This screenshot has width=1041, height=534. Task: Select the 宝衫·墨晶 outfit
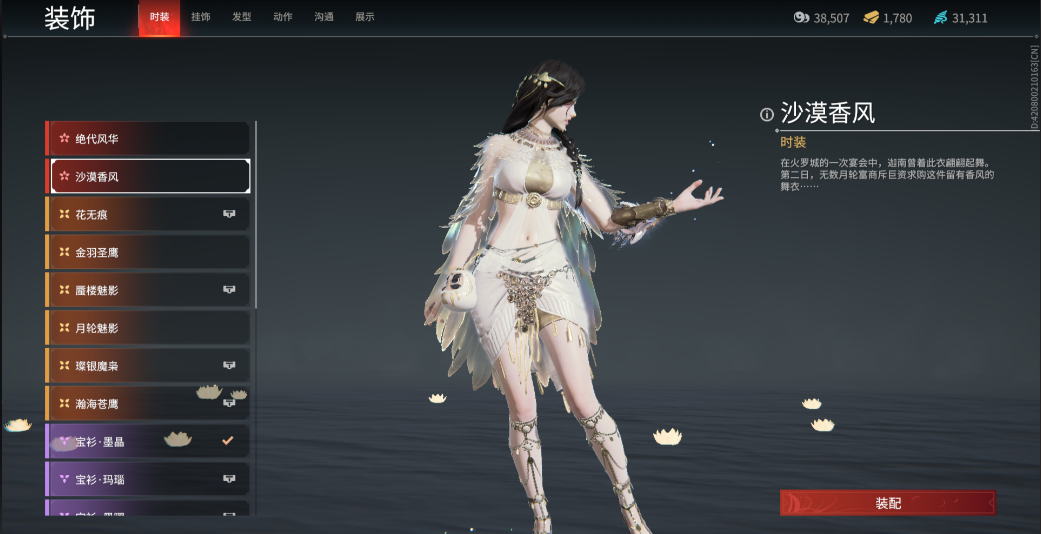[x=148, y=441]
